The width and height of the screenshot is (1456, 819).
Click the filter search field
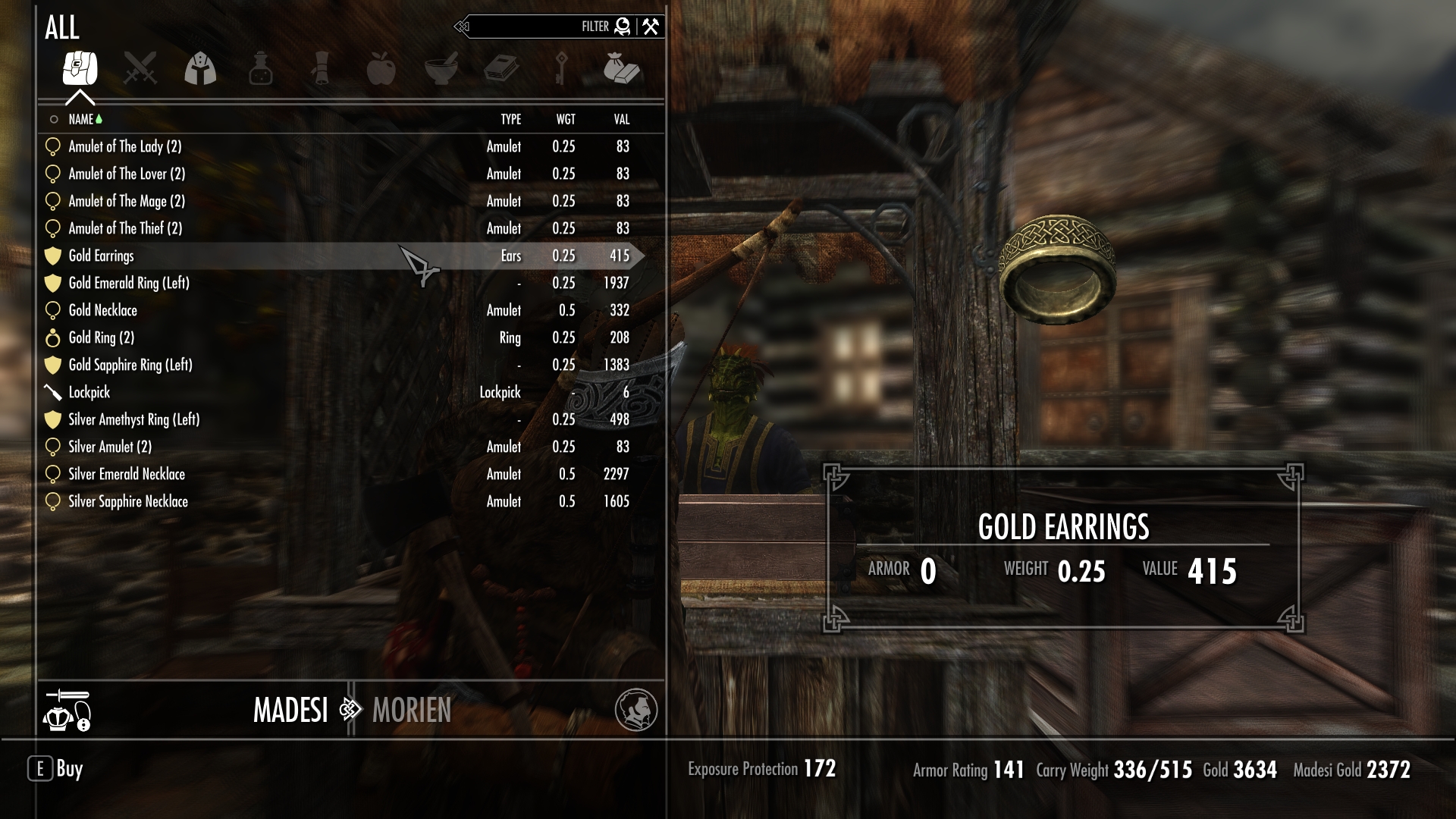point(531,27)
